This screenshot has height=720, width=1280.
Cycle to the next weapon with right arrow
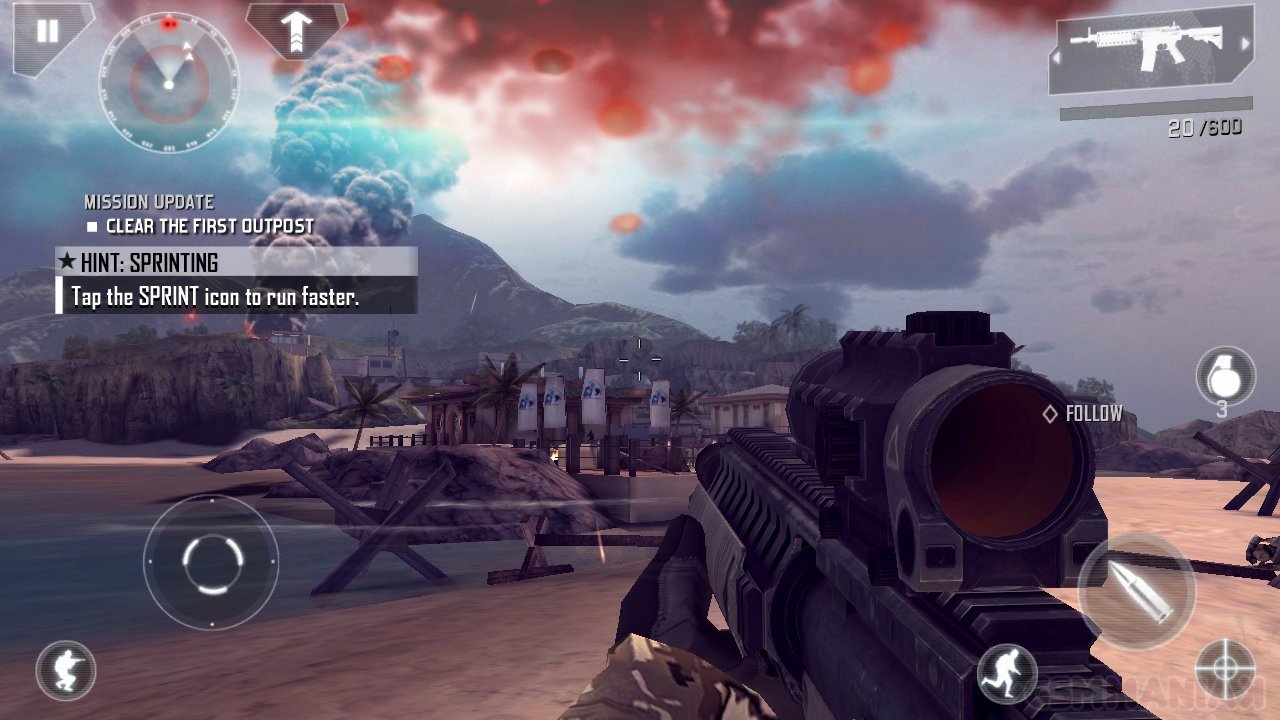click(x=1245, y=44)
